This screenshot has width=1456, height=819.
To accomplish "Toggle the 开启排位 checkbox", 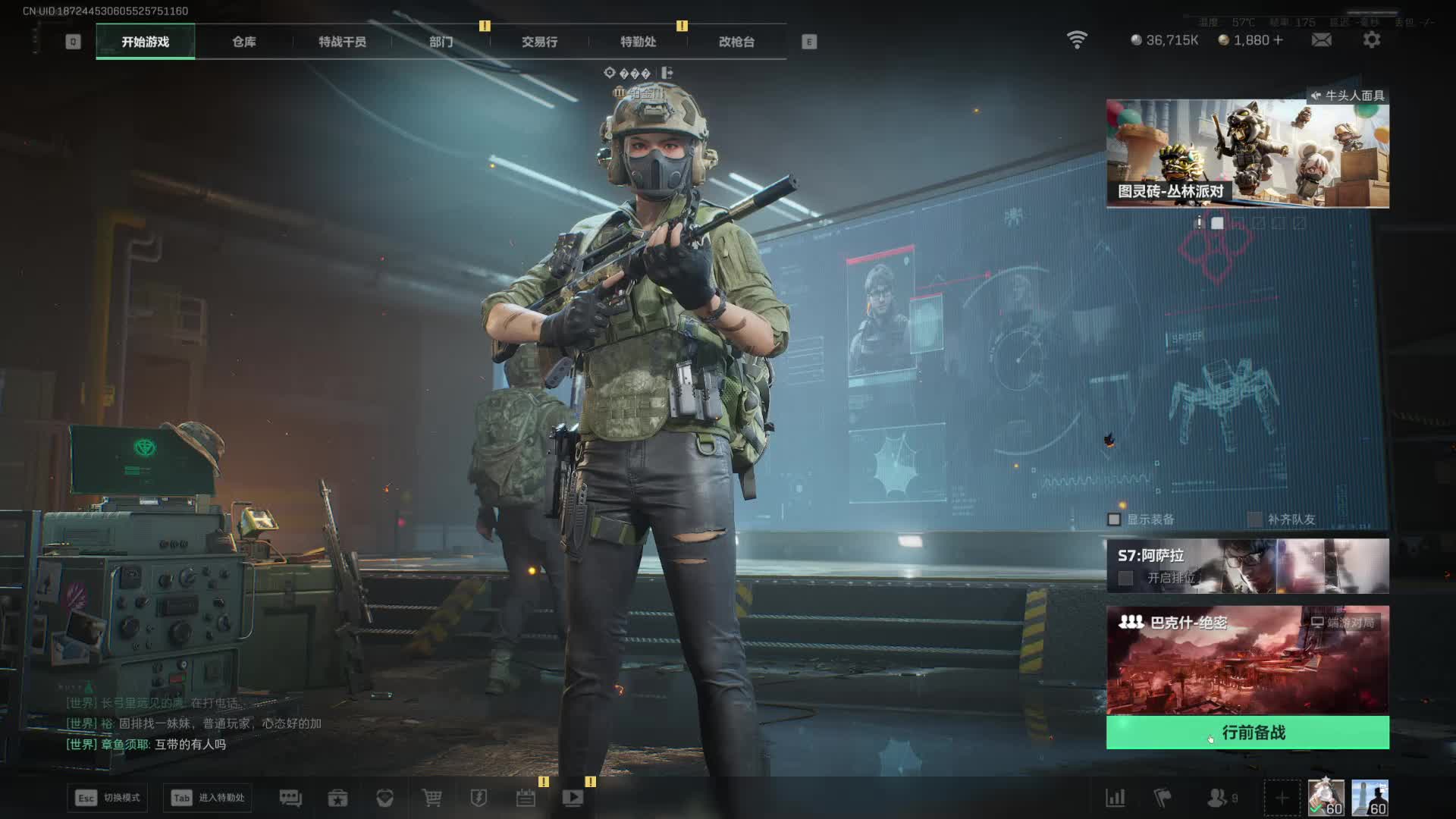I will coord(1126,578).
